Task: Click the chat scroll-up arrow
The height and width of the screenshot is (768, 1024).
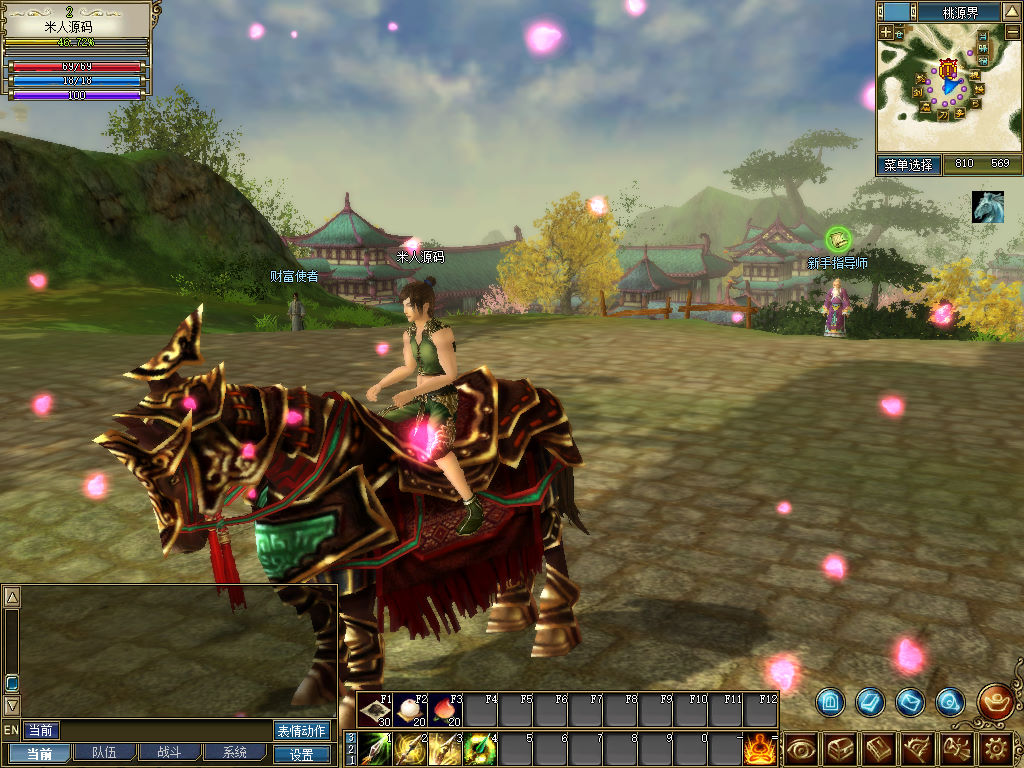Action: (12, 598)
